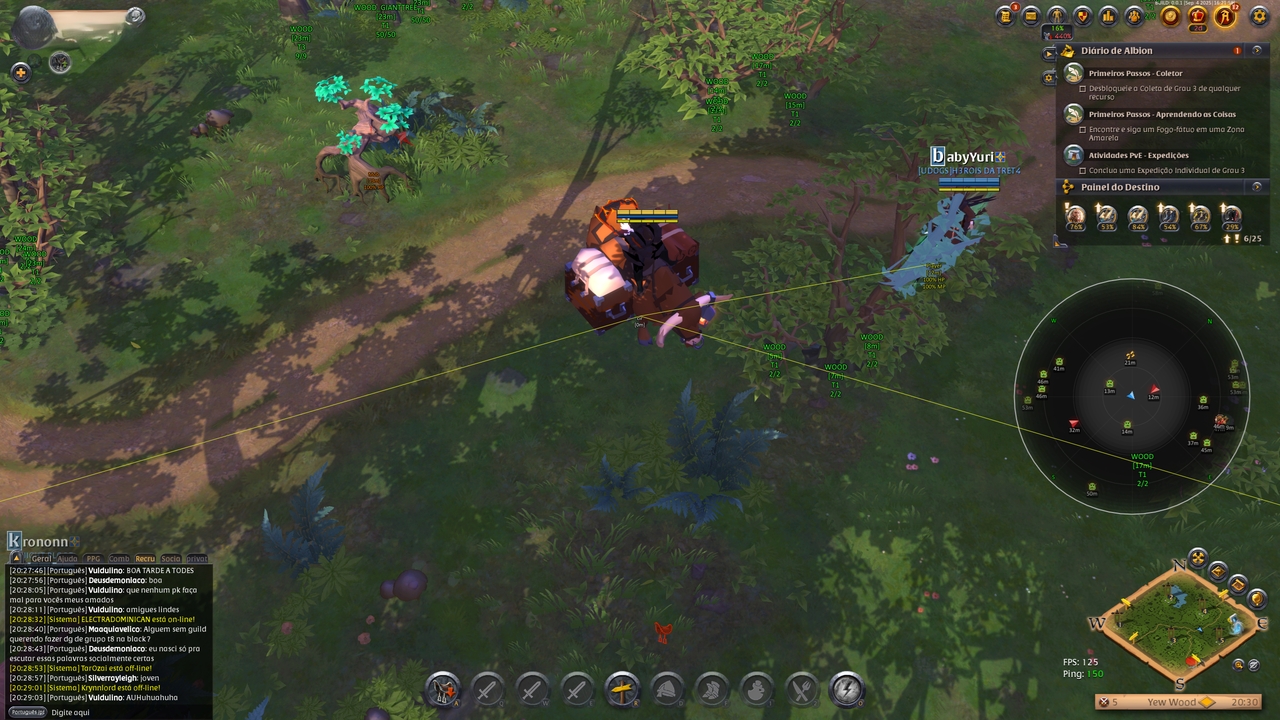Switch to the Recru chat tab
1280x720 pixels.
[145, 559]
